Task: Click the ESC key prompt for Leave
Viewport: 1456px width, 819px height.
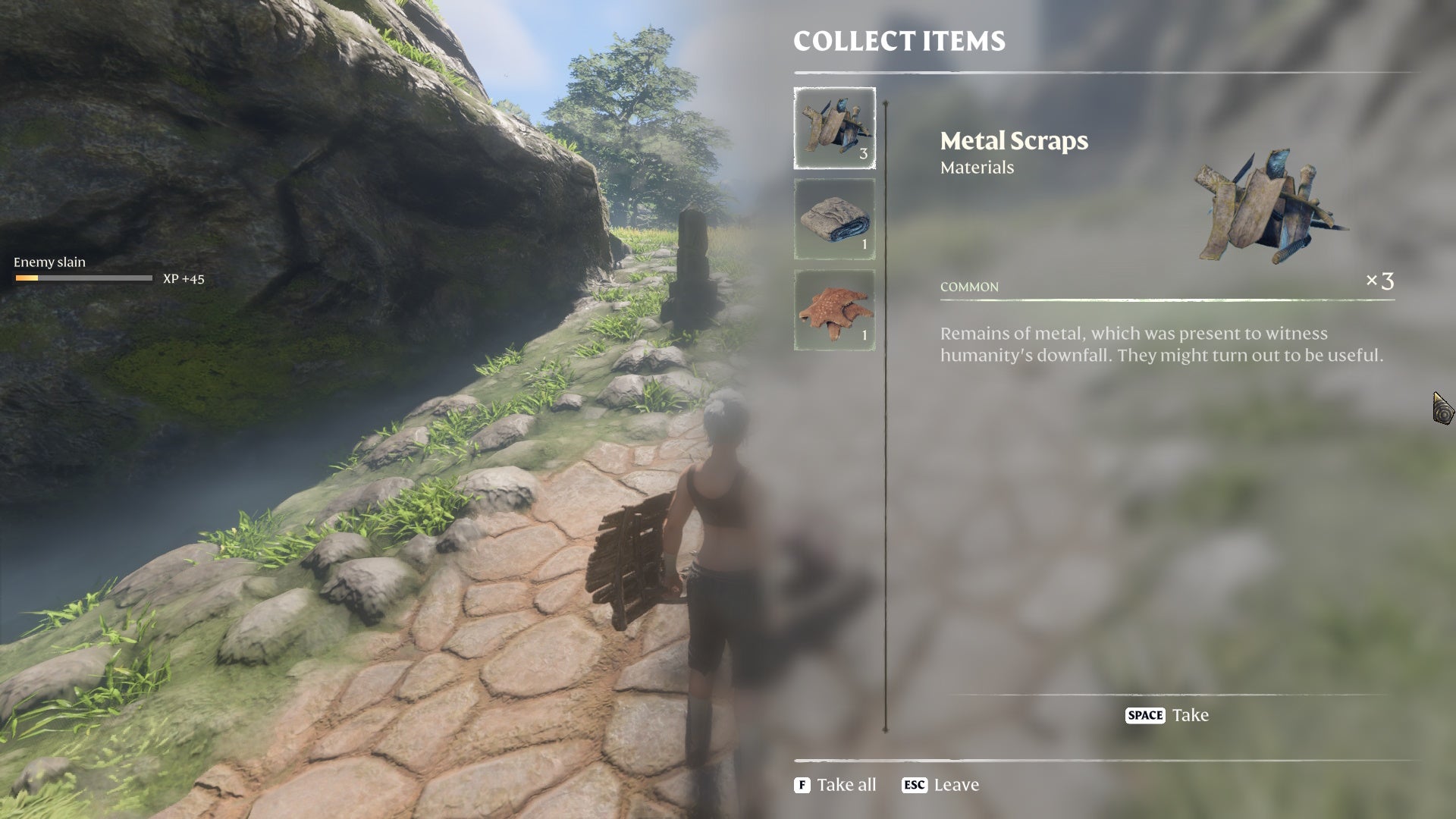Action: coord(915,785)
